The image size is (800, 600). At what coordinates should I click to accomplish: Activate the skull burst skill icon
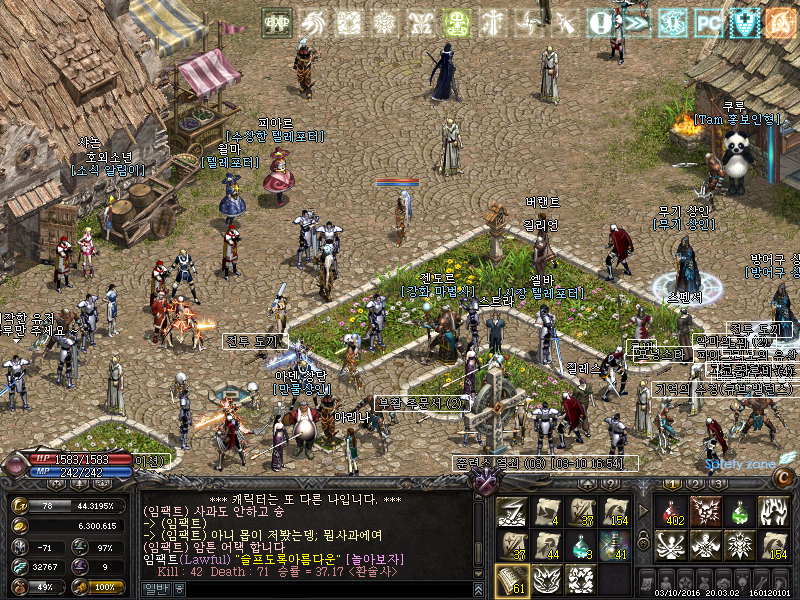click(x=705, y=512)
